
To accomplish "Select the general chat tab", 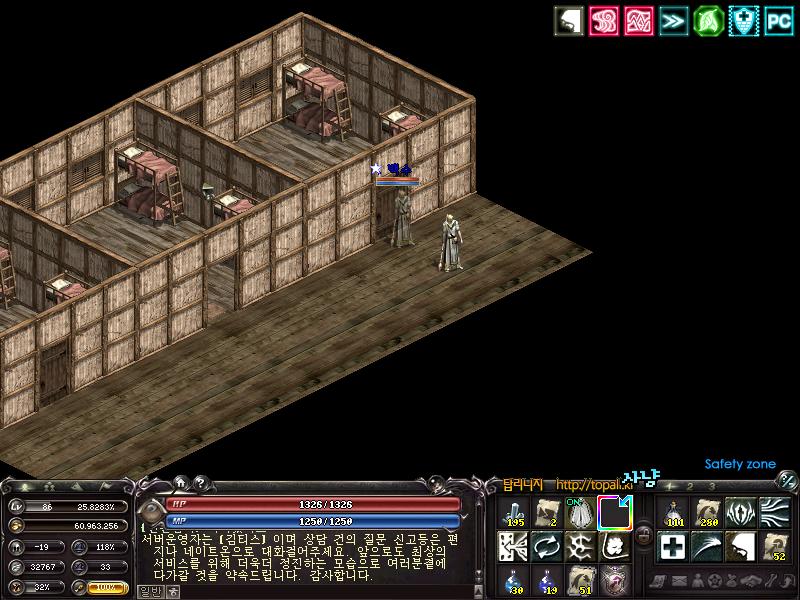I will (x=148, y=591).
